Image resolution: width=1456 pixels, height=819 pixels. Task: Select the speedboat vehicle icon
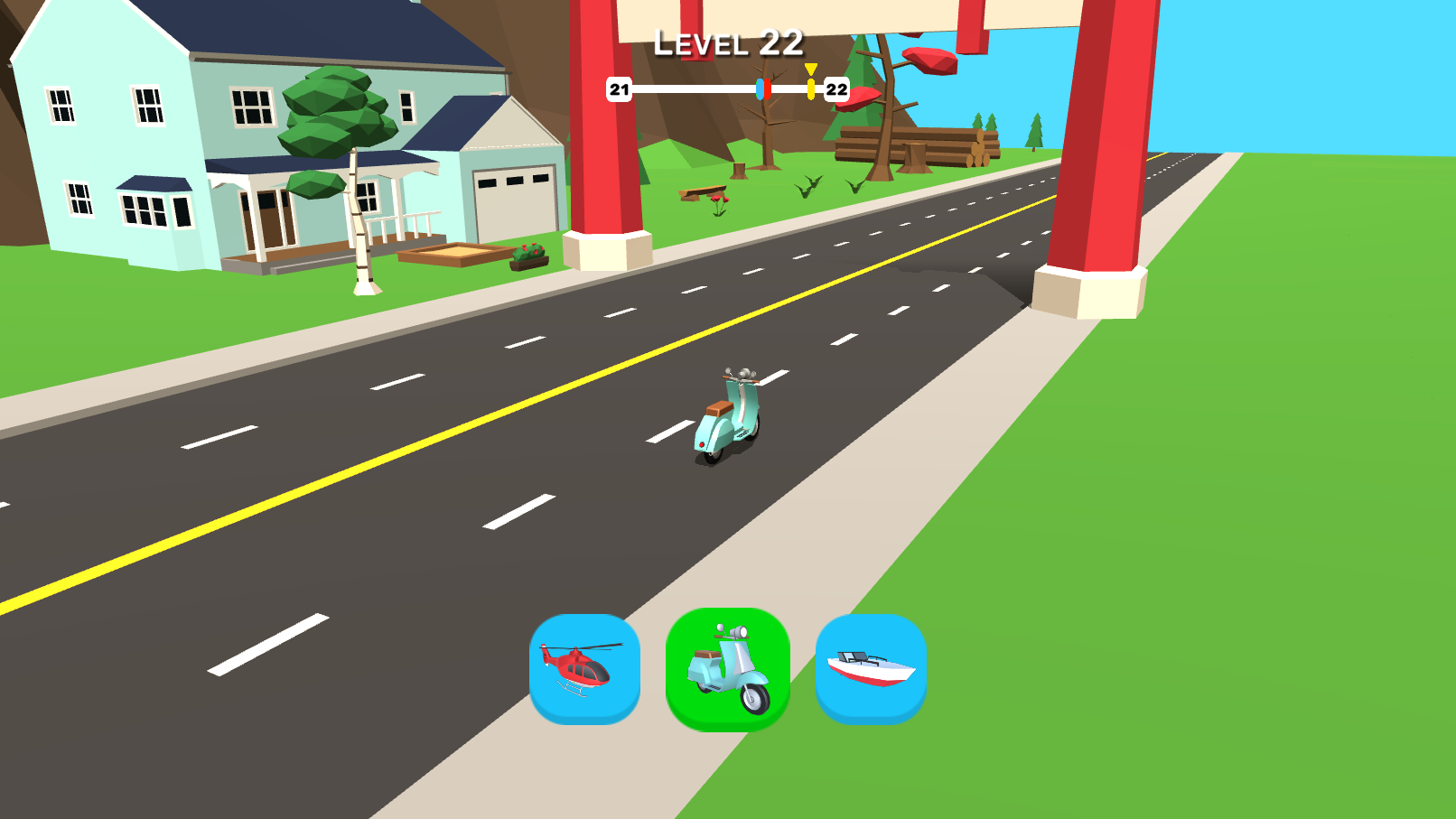point(872,668)
